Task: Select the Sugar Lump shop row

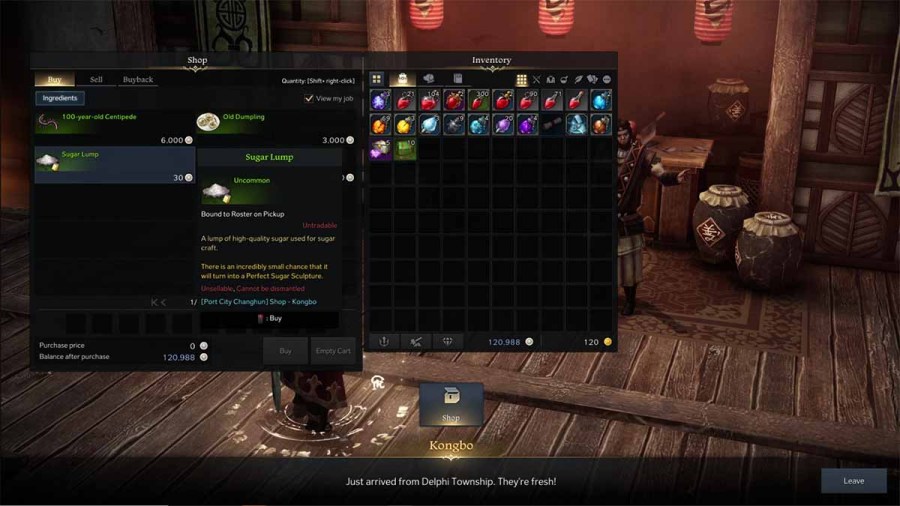Action: [x=114, y=164]
